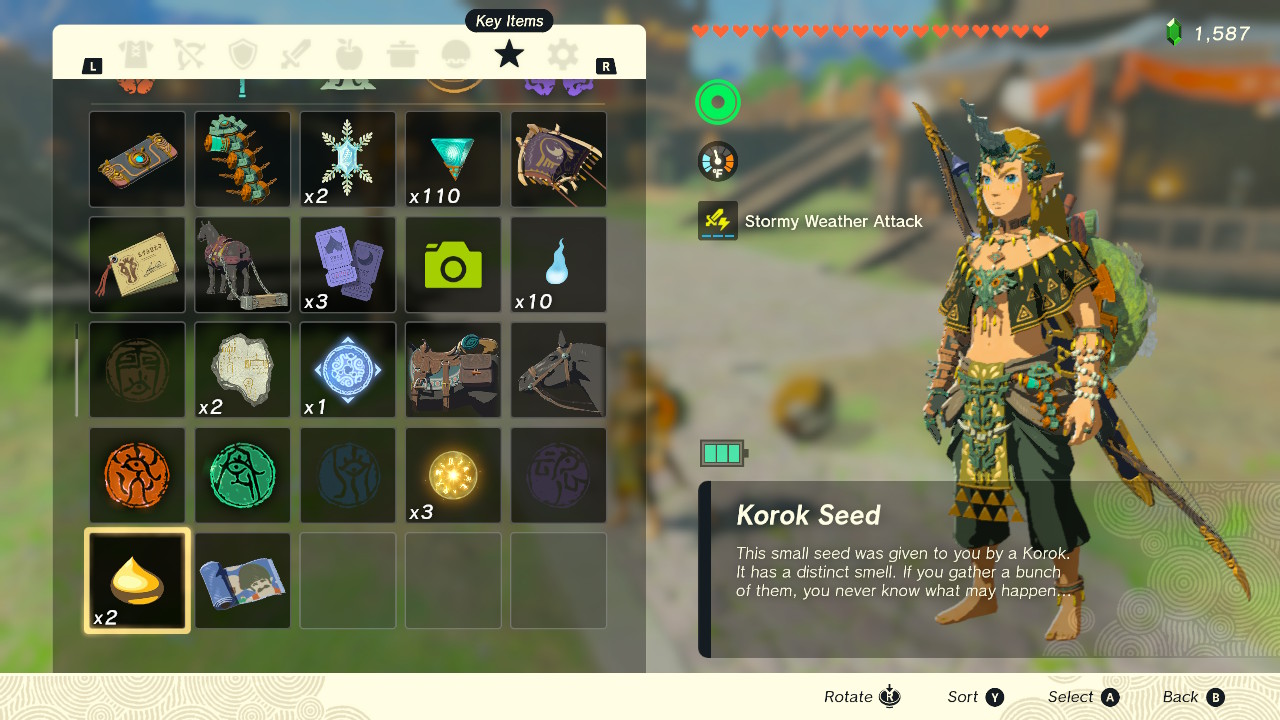Switch to the Key Items star tab
Screen dimensions: 1280x720
[x=509, y=55]
